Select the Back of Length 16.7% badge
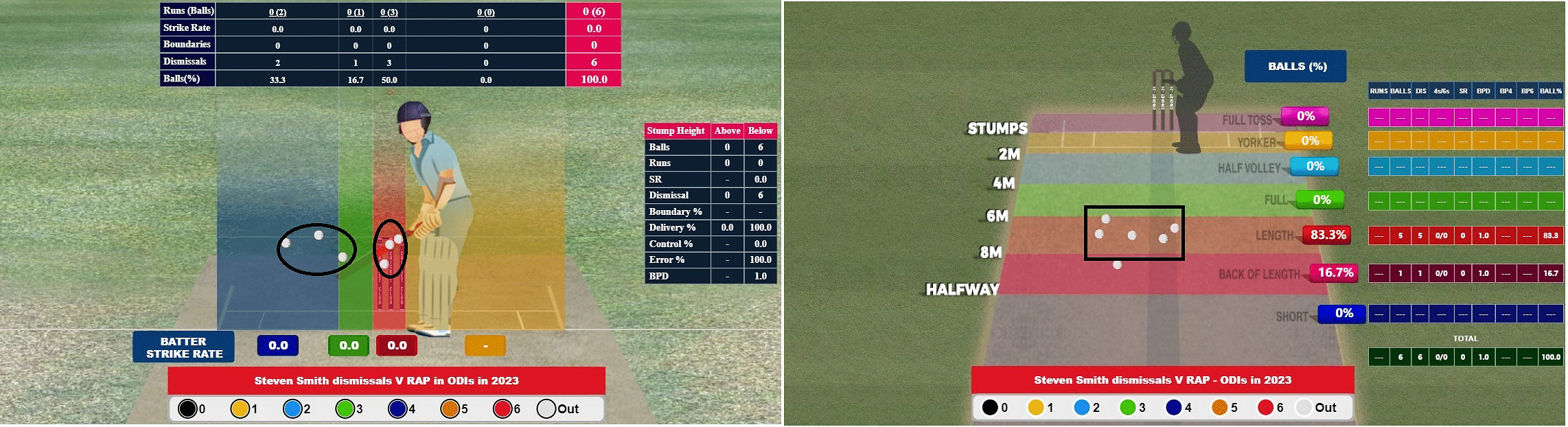 pyautogui.click(x=1335, y=273)
